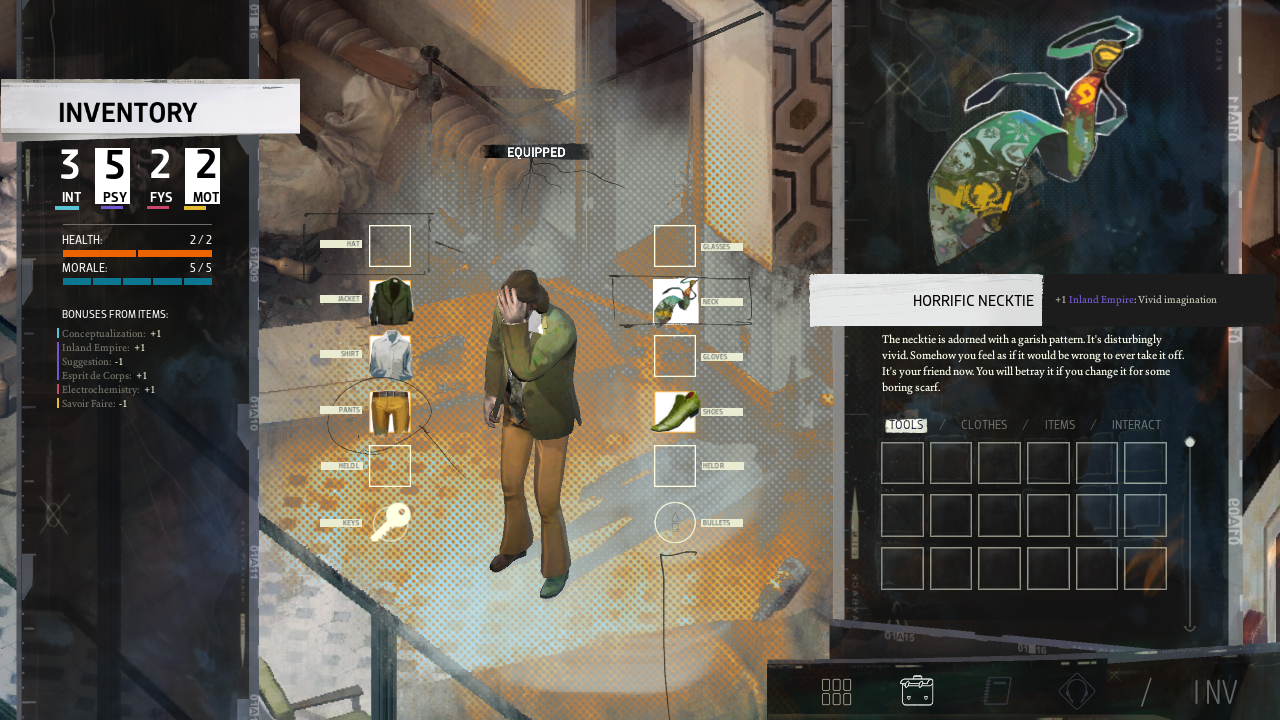Image resolution: width=1280 pixels, height=720 pixels.
Task: Click the white shirt slot
Action: [390, 356]
